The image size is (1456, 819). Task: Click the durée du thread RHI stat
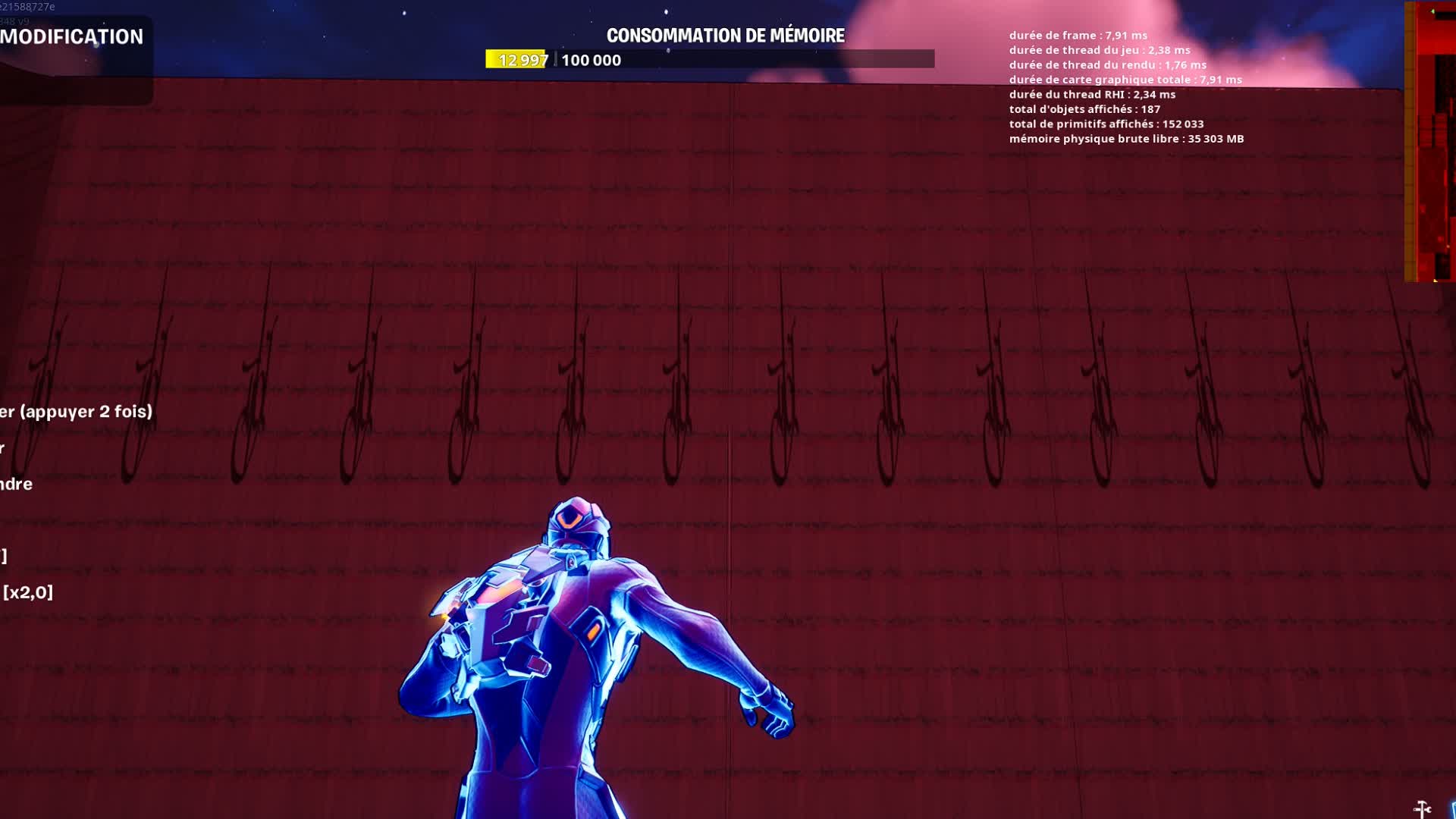click(x=1092, y=94)
